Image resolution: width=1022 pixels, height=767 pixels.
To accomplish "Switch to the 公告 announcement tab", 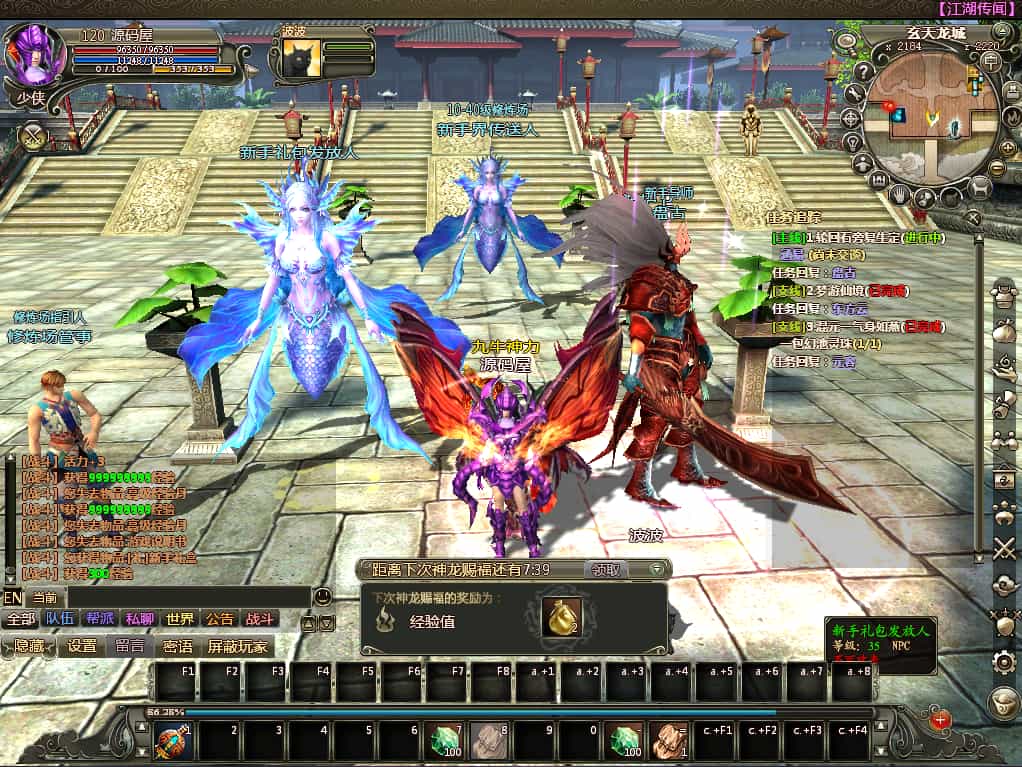I will coord(220,619).
